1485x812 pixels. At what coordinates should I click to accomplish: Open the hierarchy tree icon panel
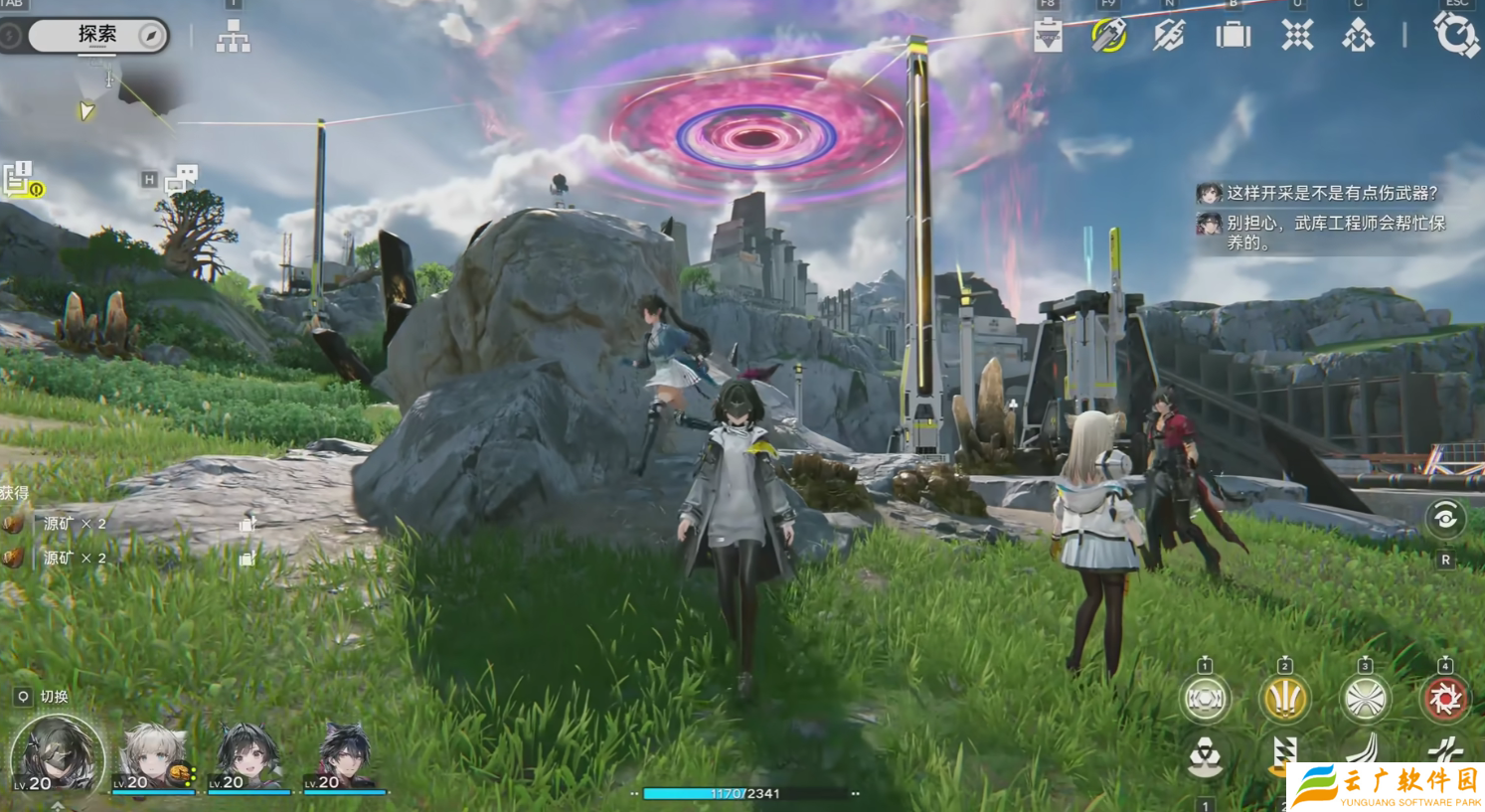pos(234,38)
